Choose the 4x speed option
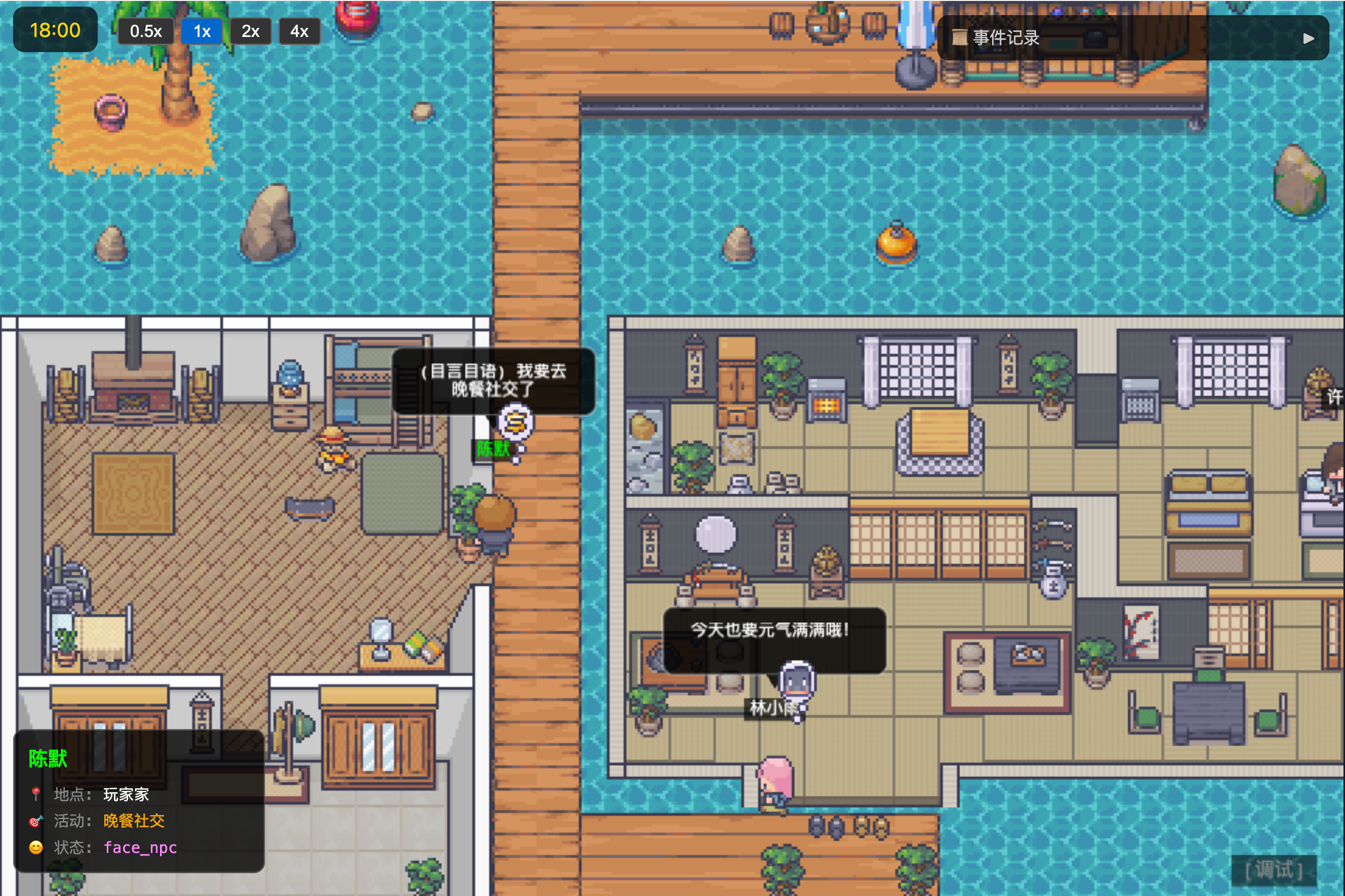This screenshot has height=896, width=1345. point(299,31)
